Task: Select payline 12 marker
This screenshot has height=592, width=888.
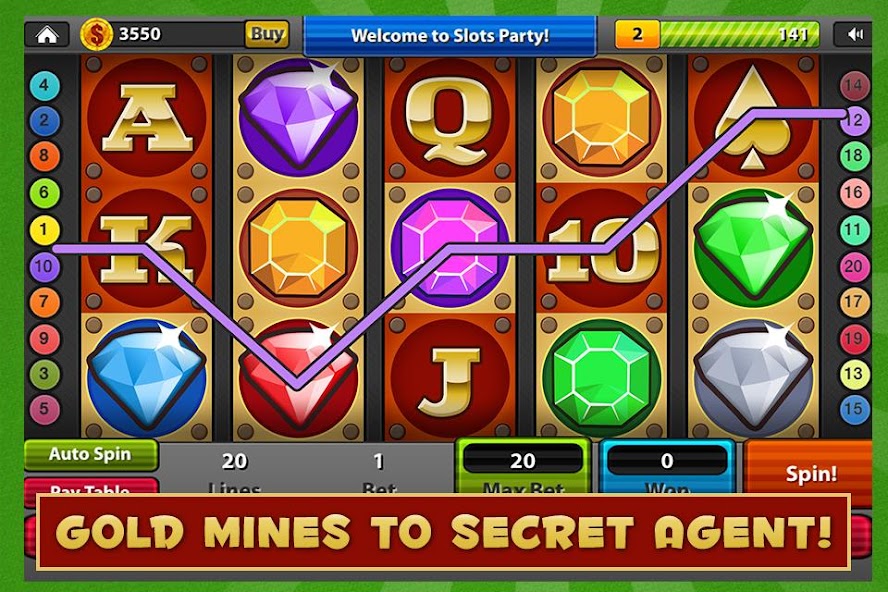Action: coord(855,119)
